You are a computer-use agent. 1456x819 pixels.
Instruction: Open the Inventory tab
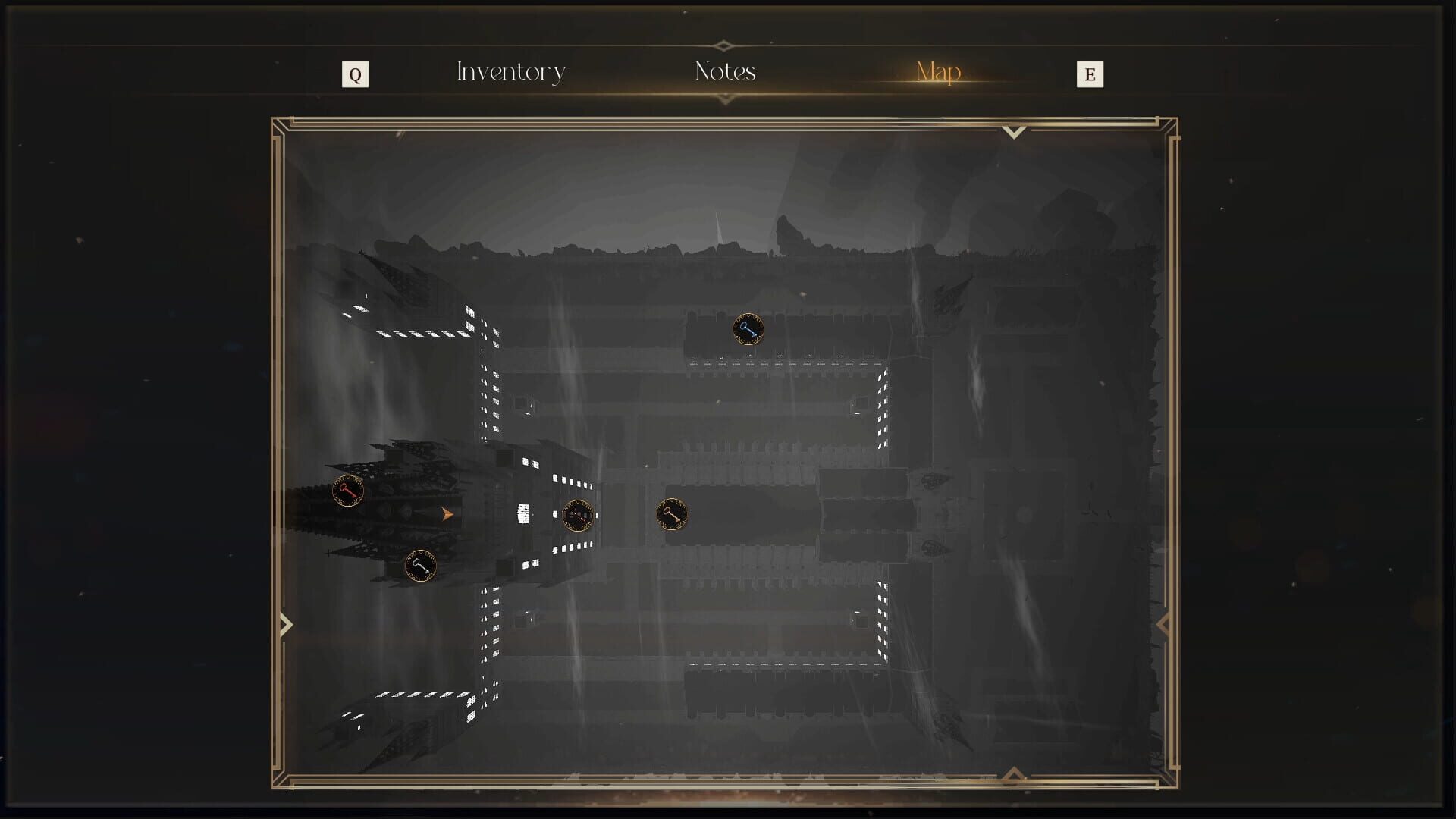pos(510,72)
